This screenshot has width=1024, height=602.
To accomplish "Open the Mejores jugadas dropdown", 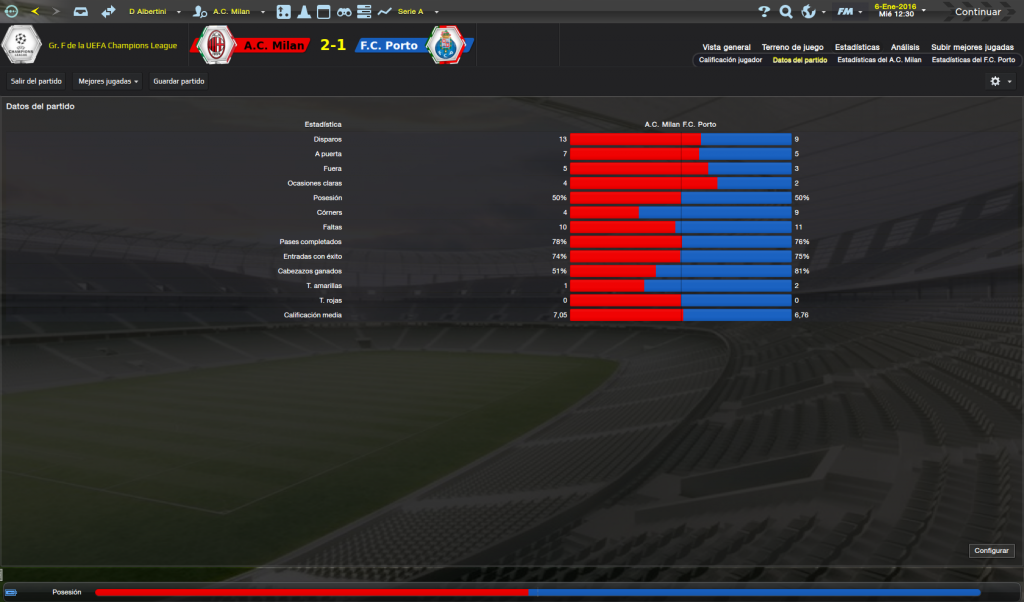I will 108,80.
